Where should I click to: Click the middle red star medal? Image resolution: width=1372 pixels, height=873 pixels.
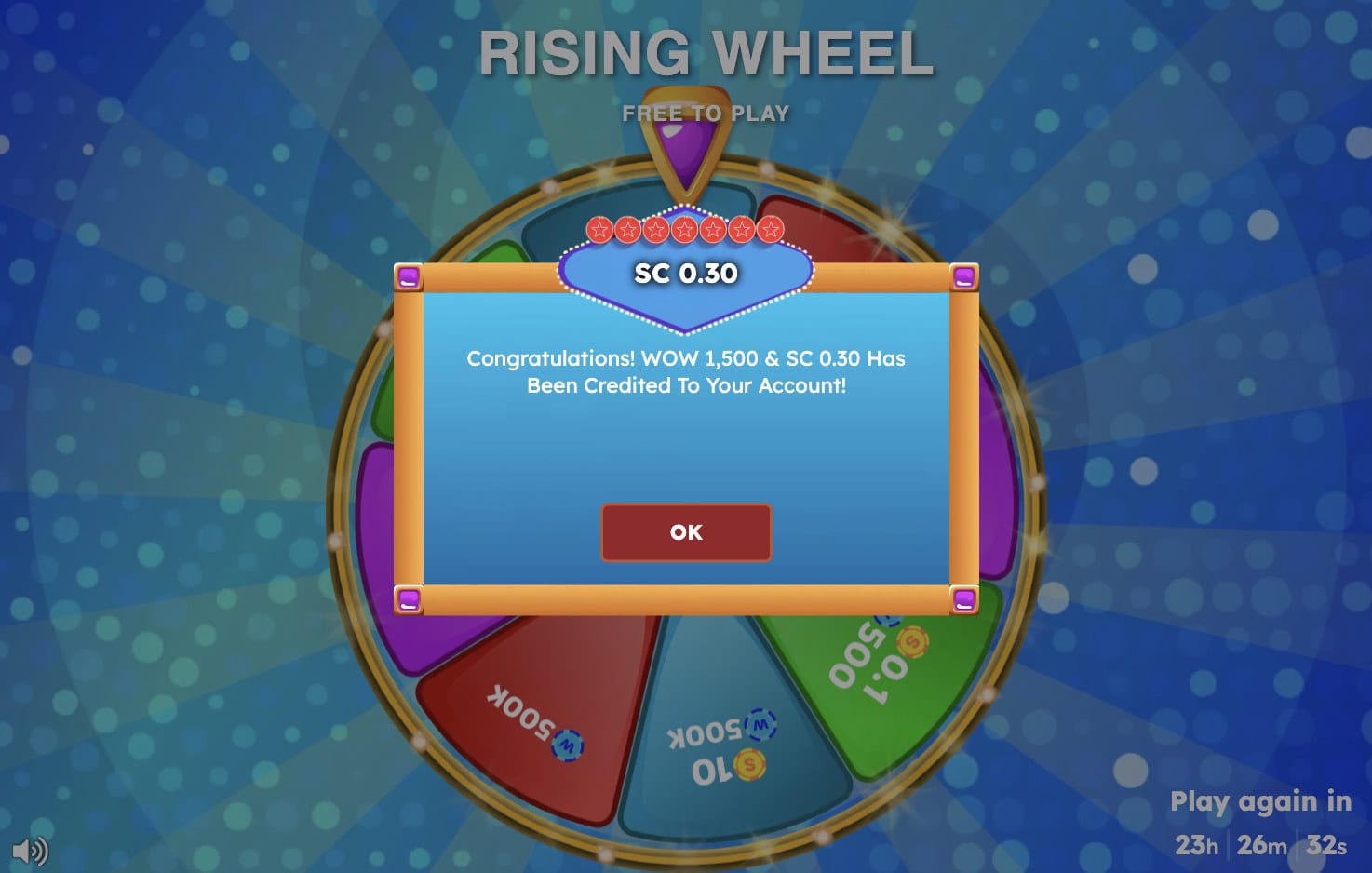(x=686, y=228)
